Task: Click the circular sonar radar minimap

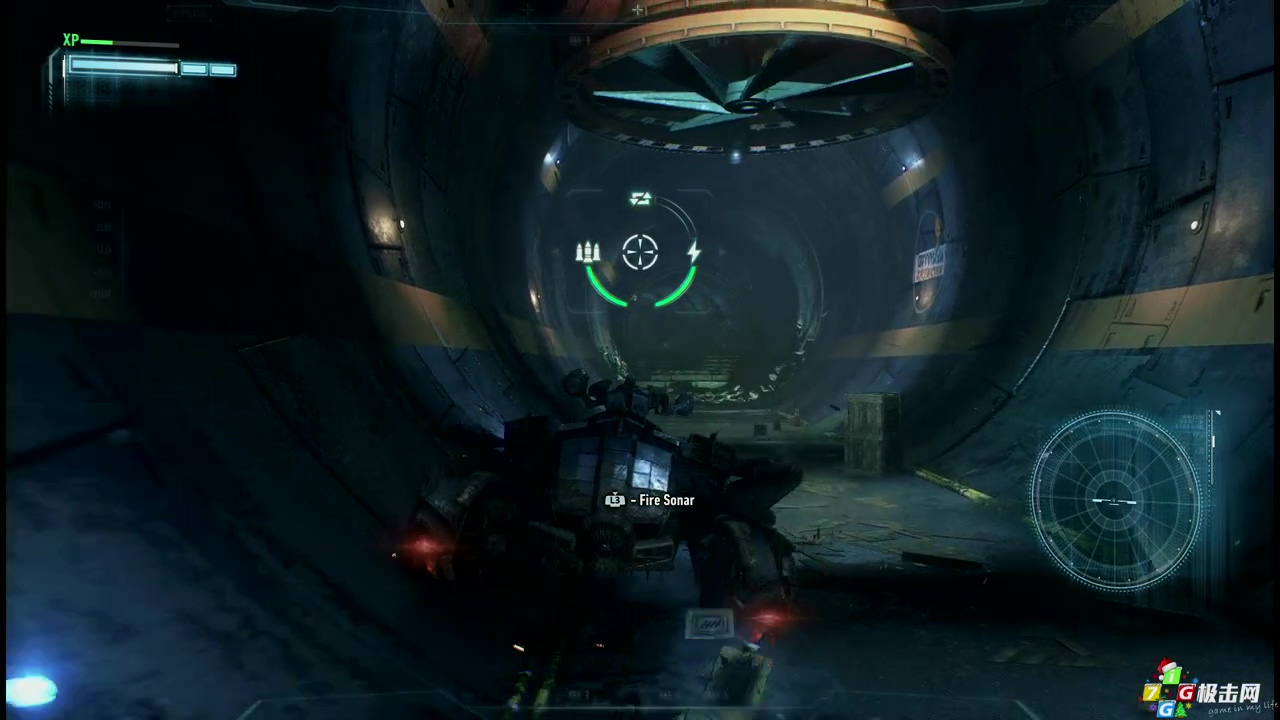Action: tap(1114, 500)
